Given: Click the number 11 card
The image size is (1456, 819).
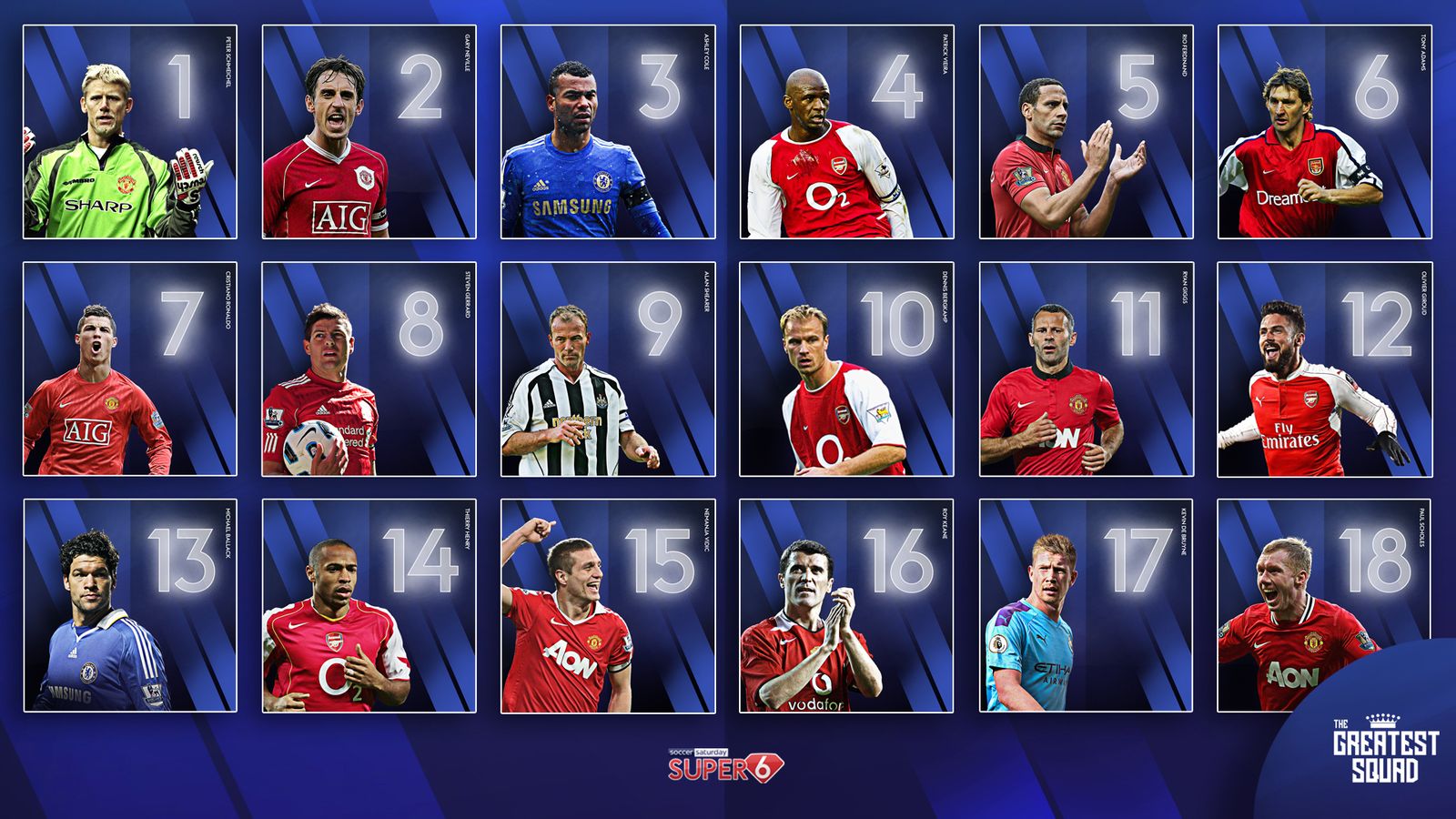Looking at the screenshot, I should (x=1086, y=369).
